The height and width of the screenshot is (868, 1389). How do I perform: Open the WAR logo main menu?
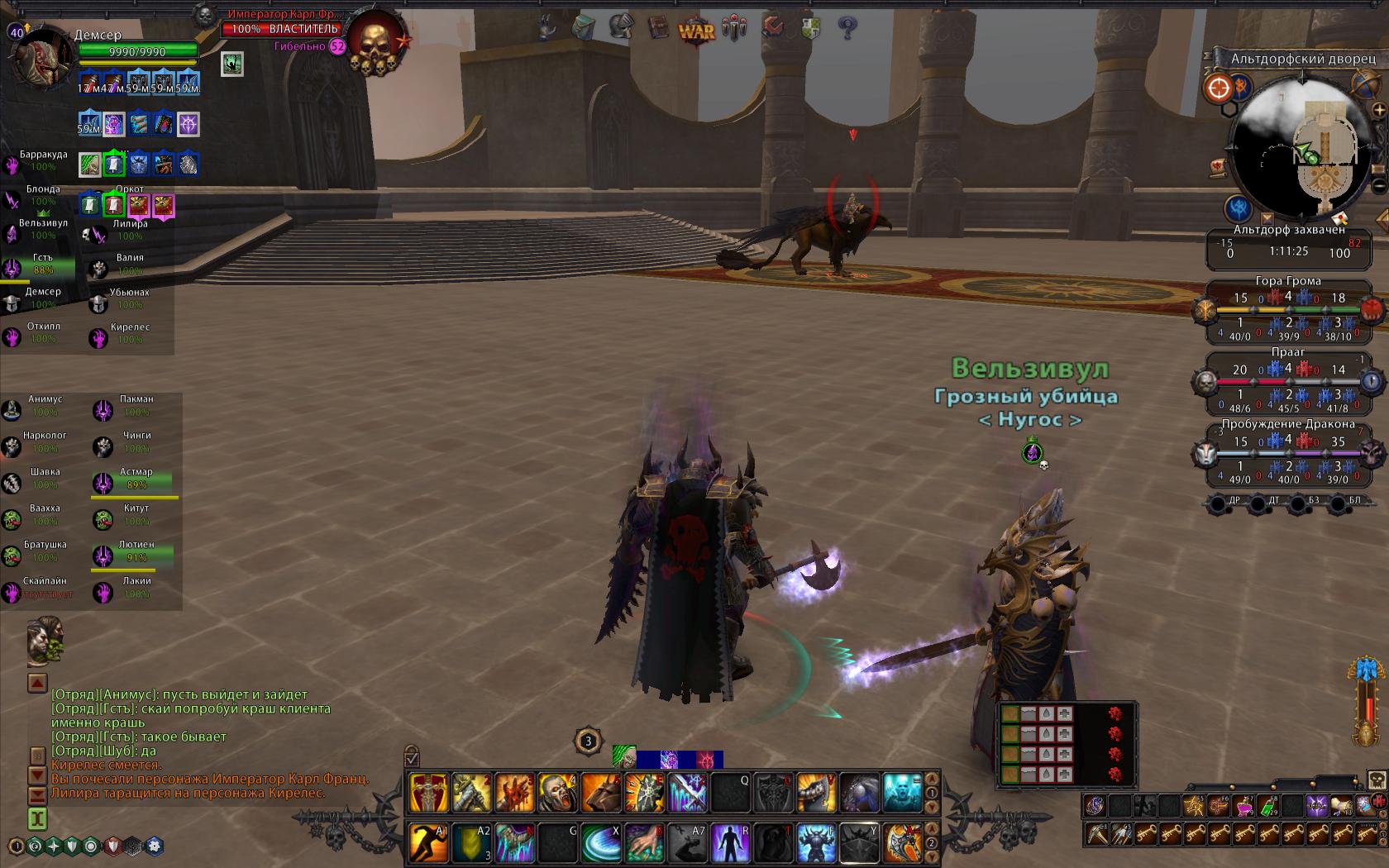[x=695, y=30]
